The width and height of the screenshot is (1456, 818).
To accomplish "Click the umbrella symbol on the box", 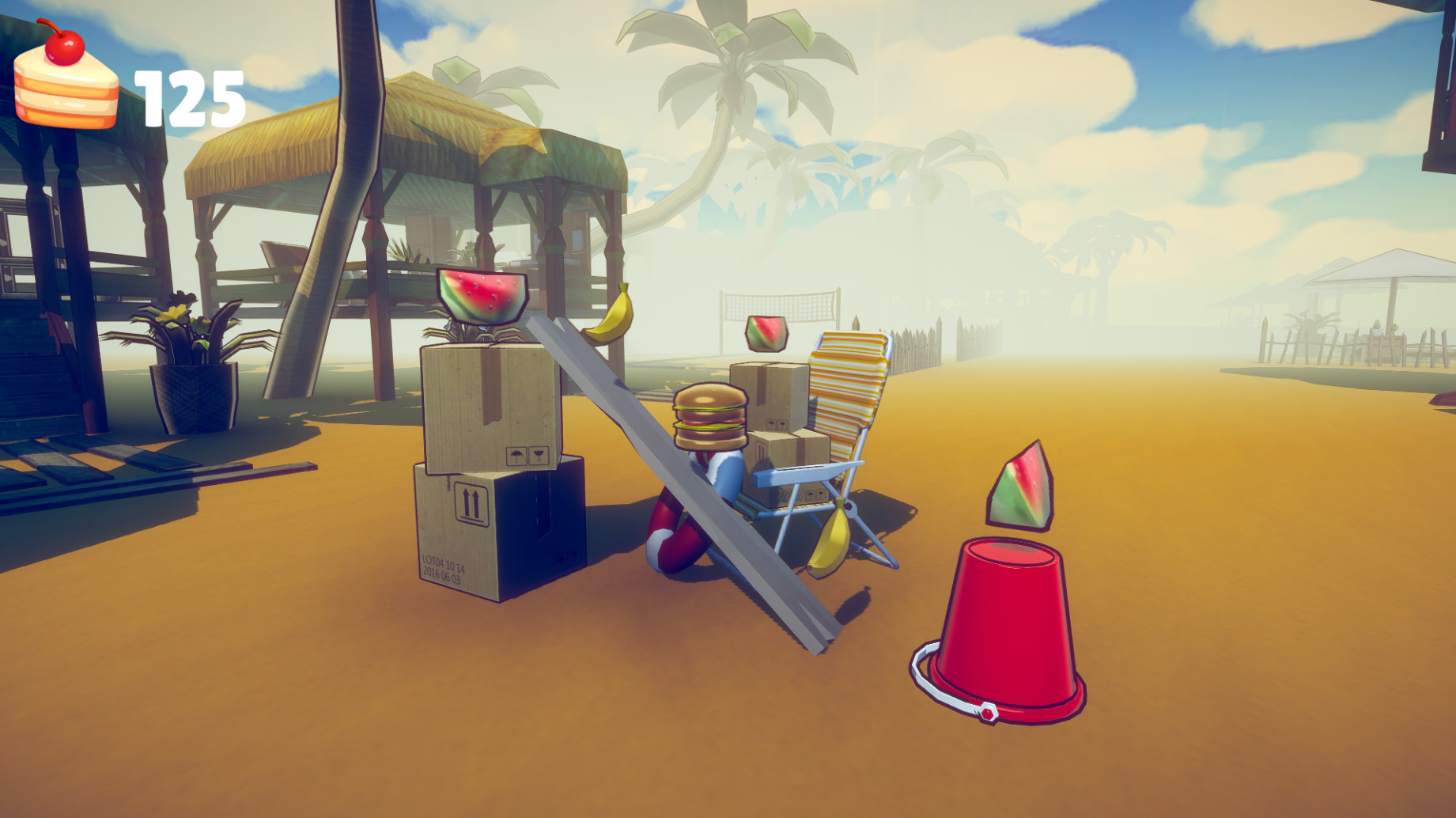I will (x=518, y=455).
